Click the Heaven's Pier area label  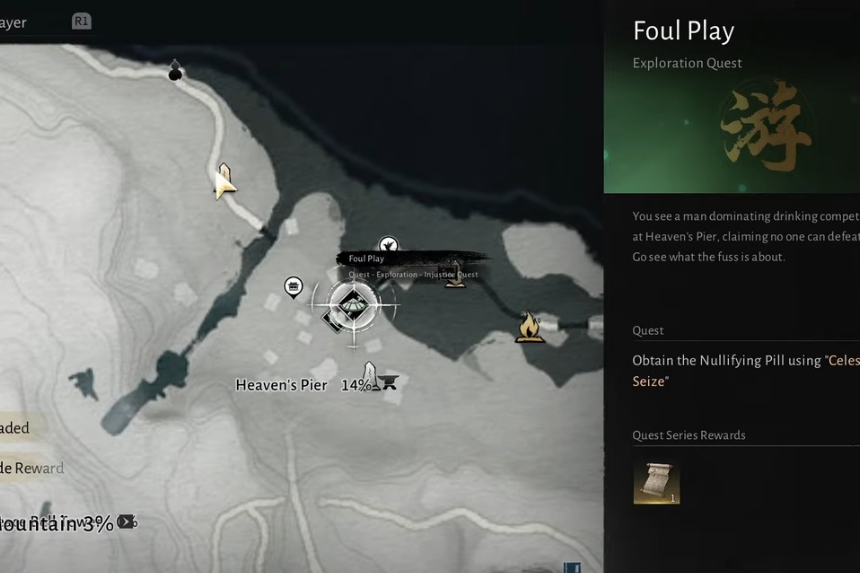pyautogui.click(x=281, y=385)
